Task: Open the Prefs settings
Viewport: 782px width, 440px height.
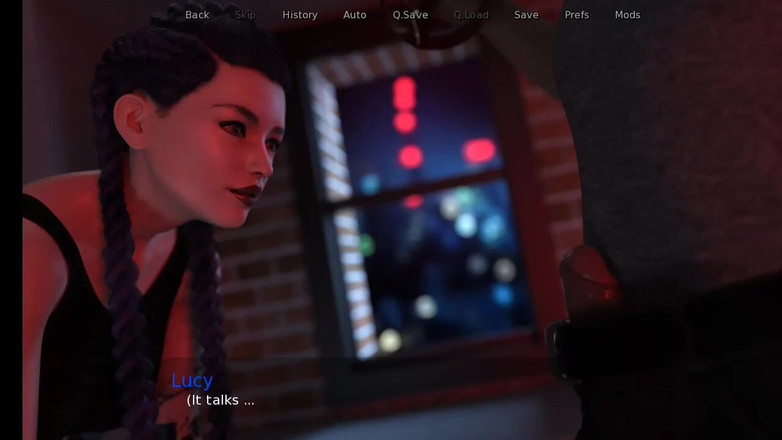Action: click(x=577, y=15)
